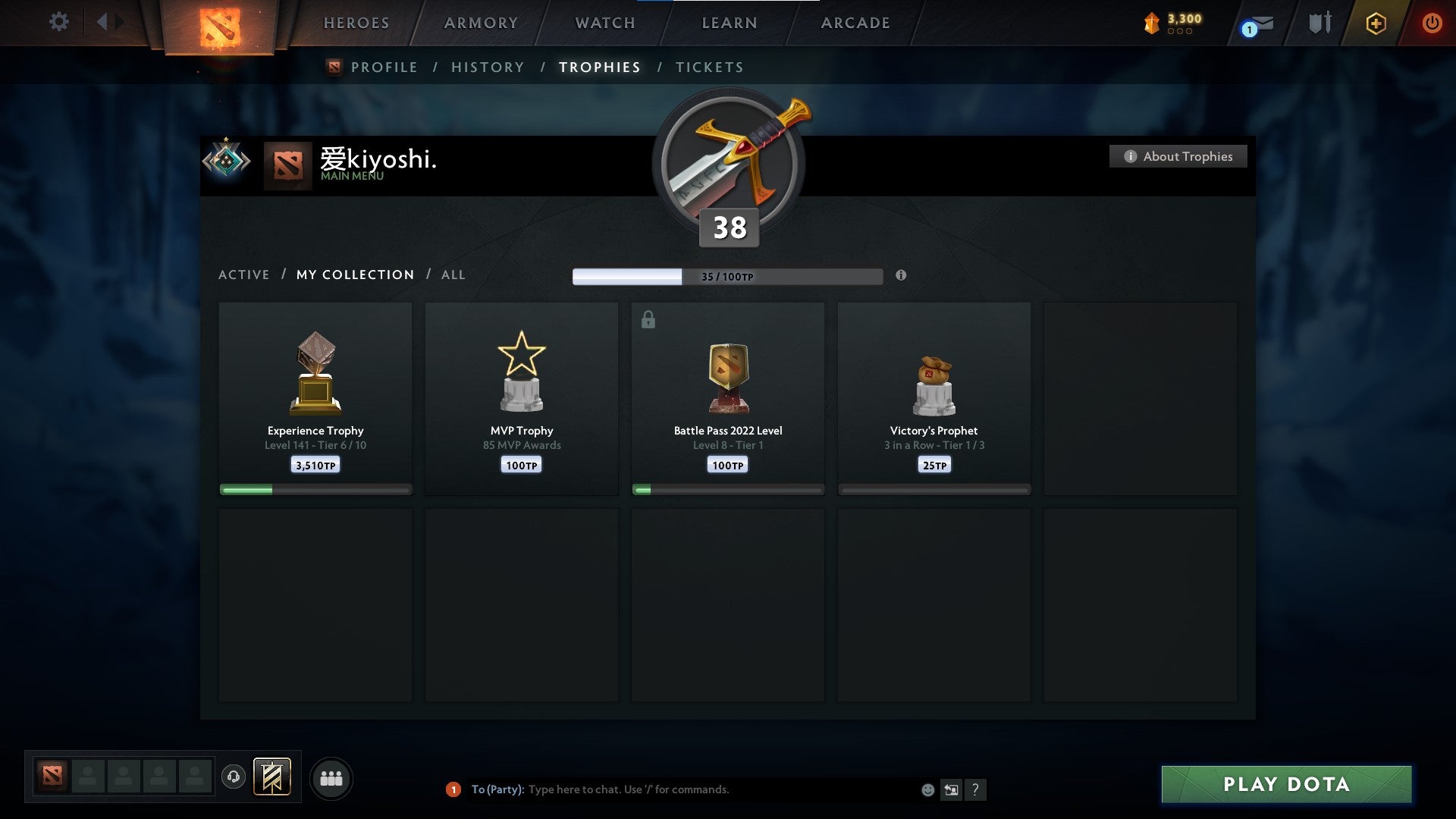
Task: Switch to the TICKETS tab
Action: tap(709, 67)
